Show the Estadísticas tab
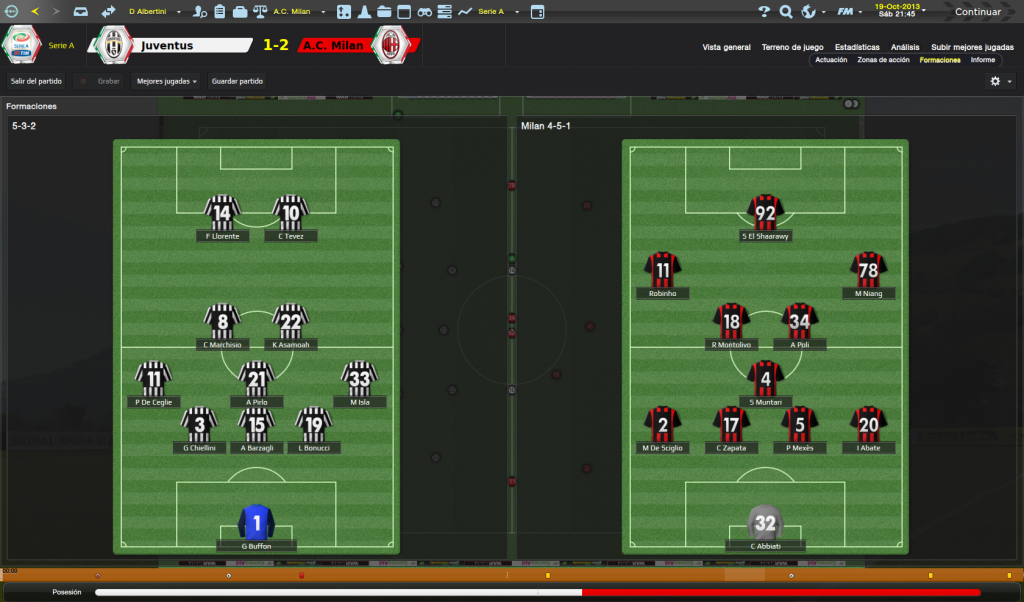The width and height of the screenshot is (1024, 602). [x=857, y=47]
